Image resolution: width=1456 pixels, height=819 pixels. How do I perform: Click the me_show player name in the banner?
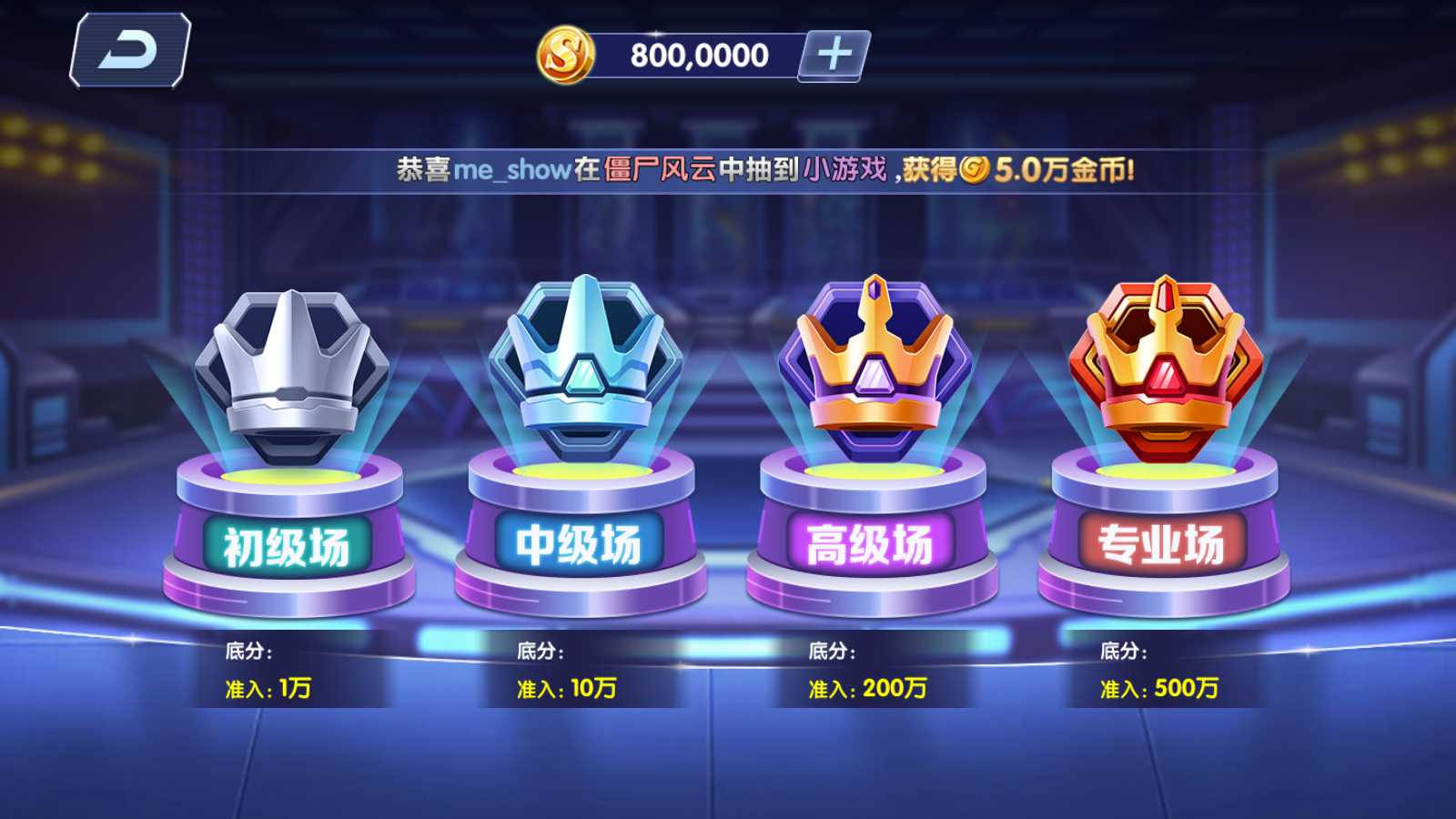click(x=512, y=167)
